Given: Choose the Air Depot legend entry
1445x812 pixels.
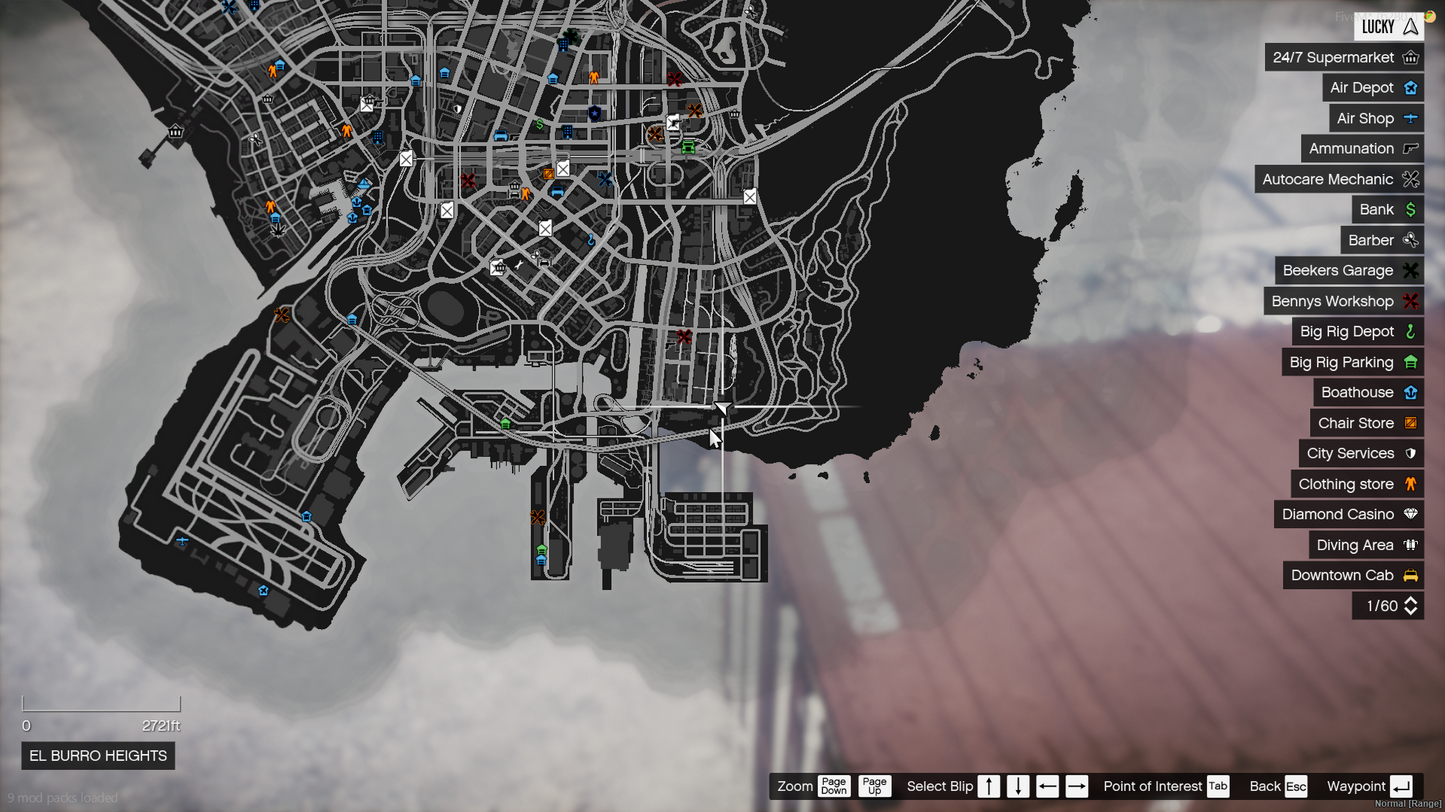Looking at the screenshot, I should coord(1372,88).
